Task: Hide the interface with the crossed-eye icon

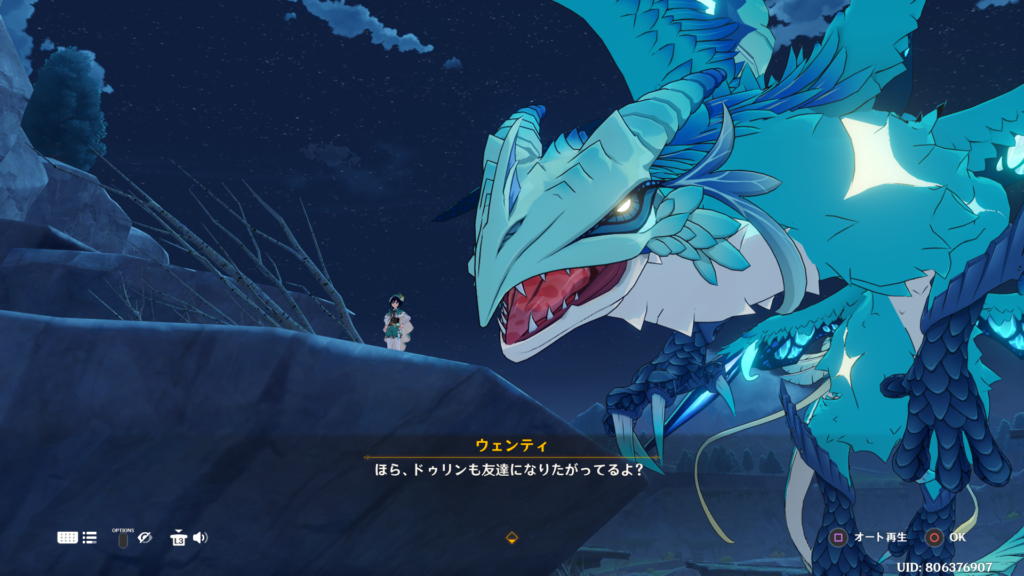Action: tap(145, 537)
